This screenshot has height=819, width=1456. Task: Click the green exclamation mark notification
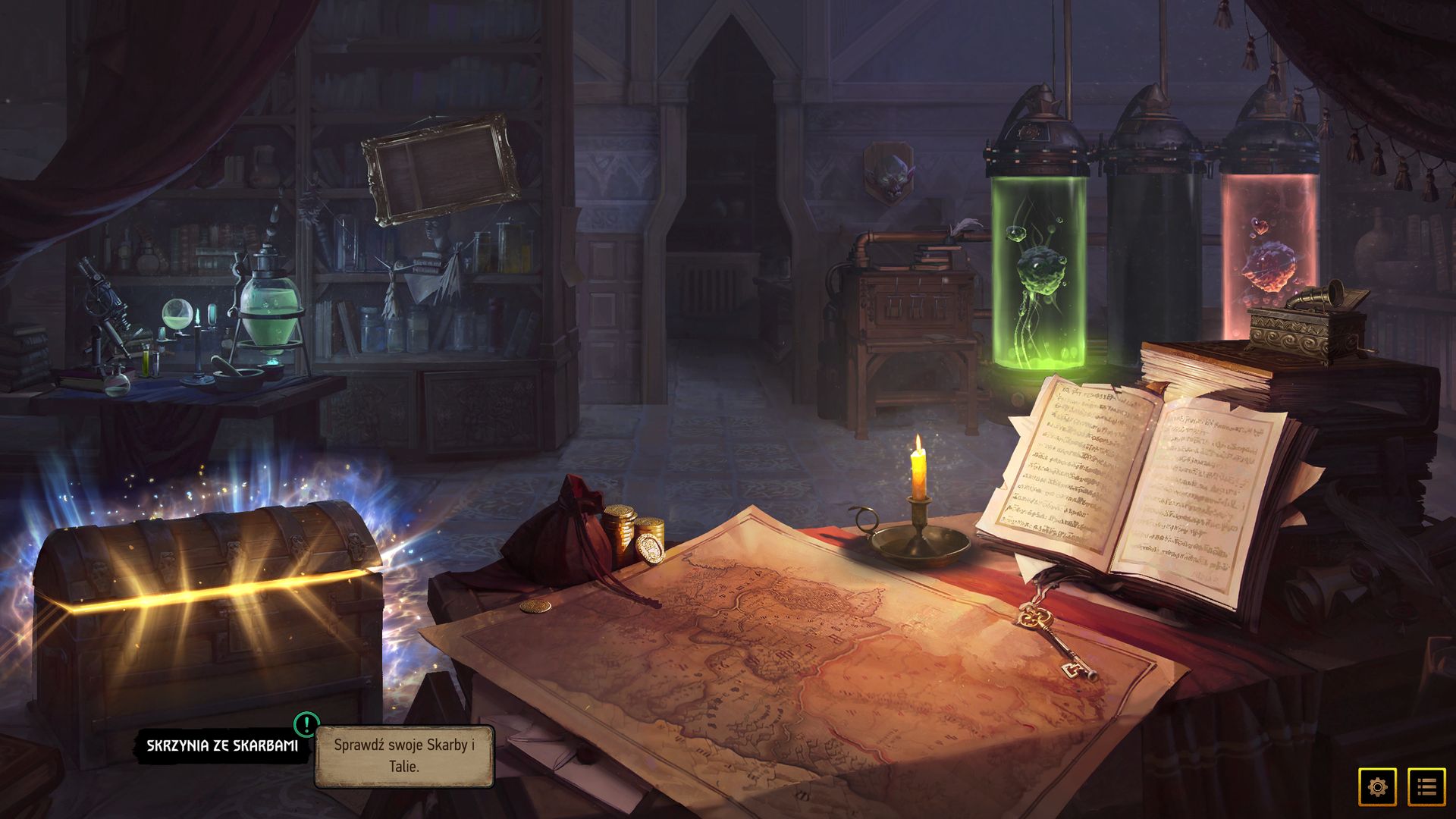(x=306, y=724)
